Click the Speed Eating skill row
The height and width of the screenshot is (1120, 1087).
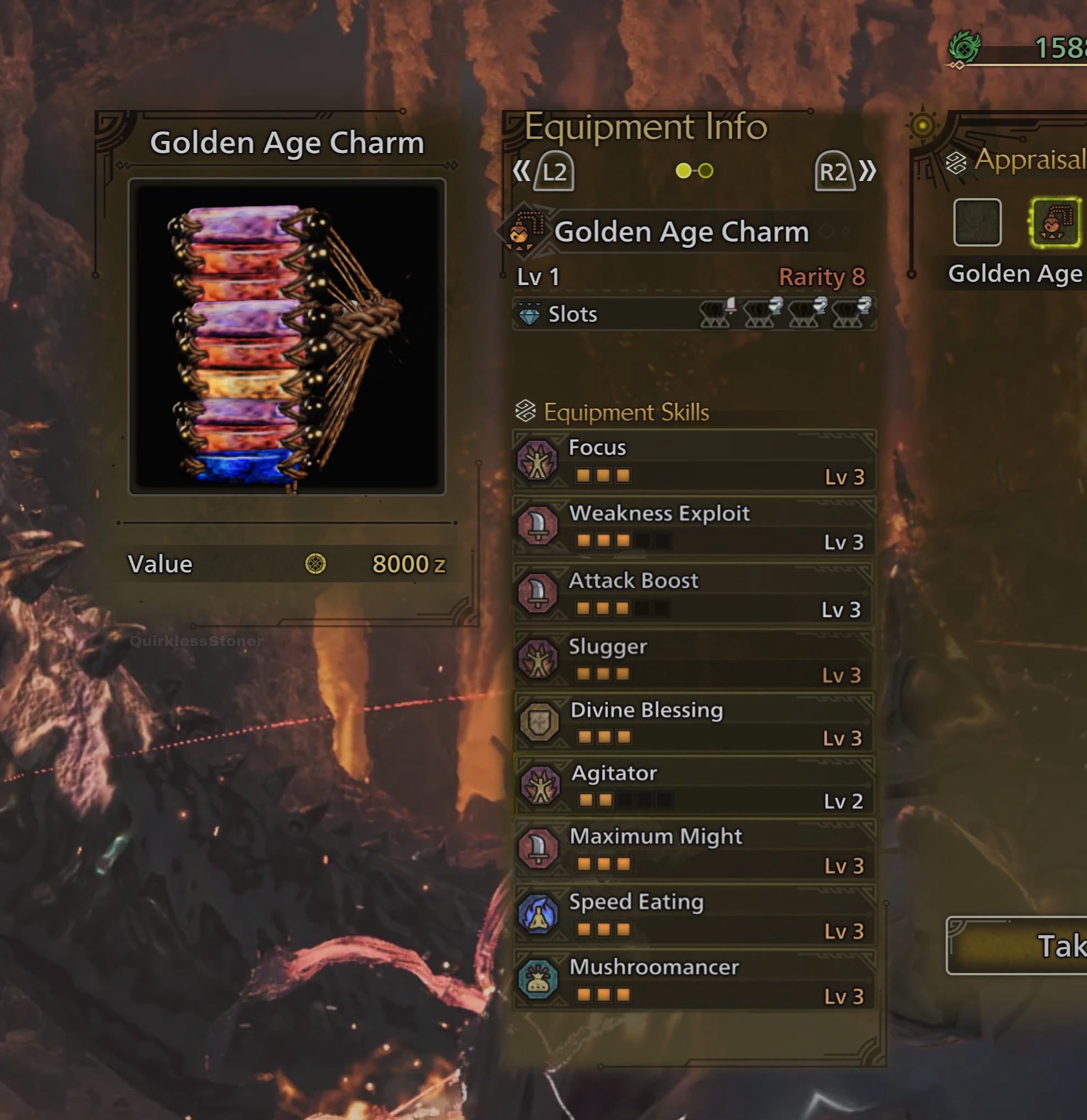(694, 915)
